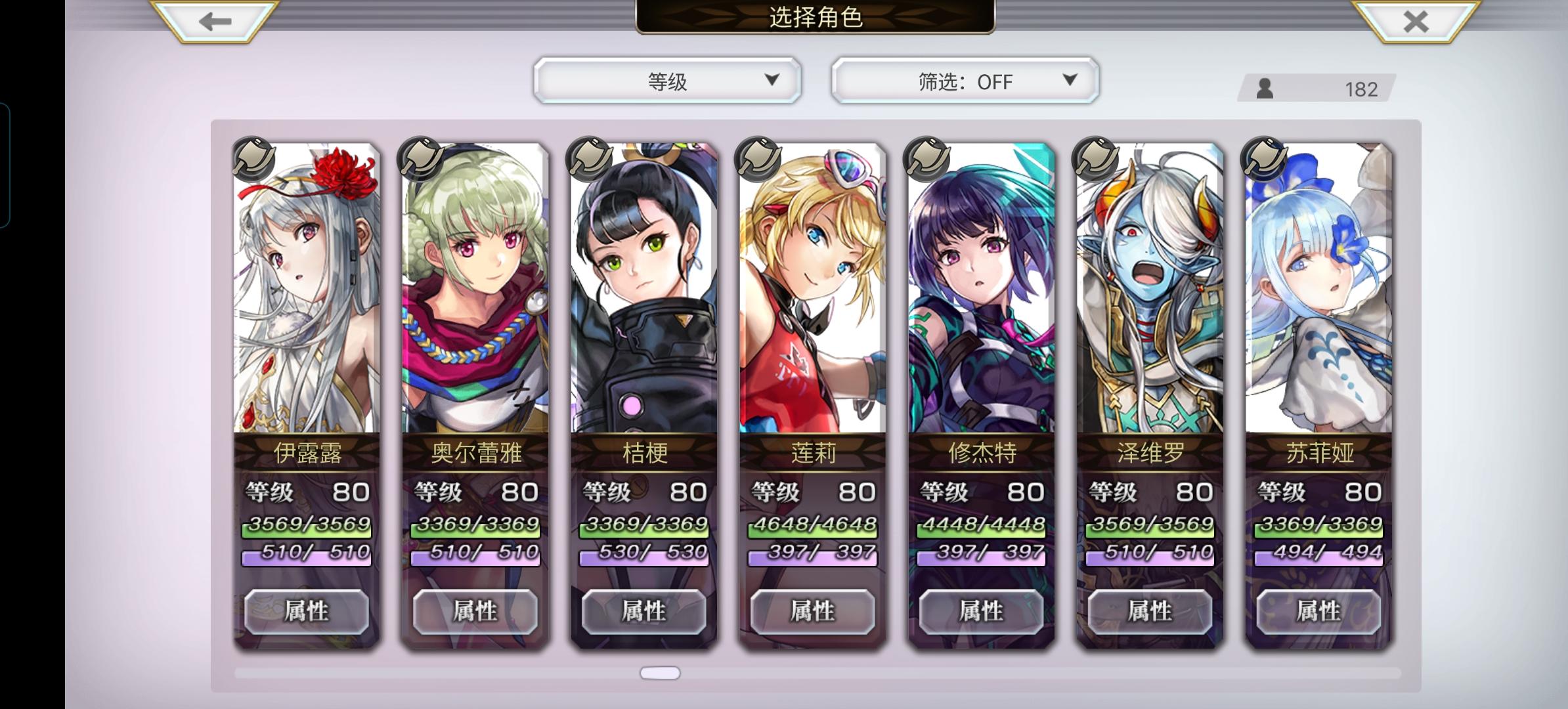Click the person icon beside the 182 count

coord(1264,87)
